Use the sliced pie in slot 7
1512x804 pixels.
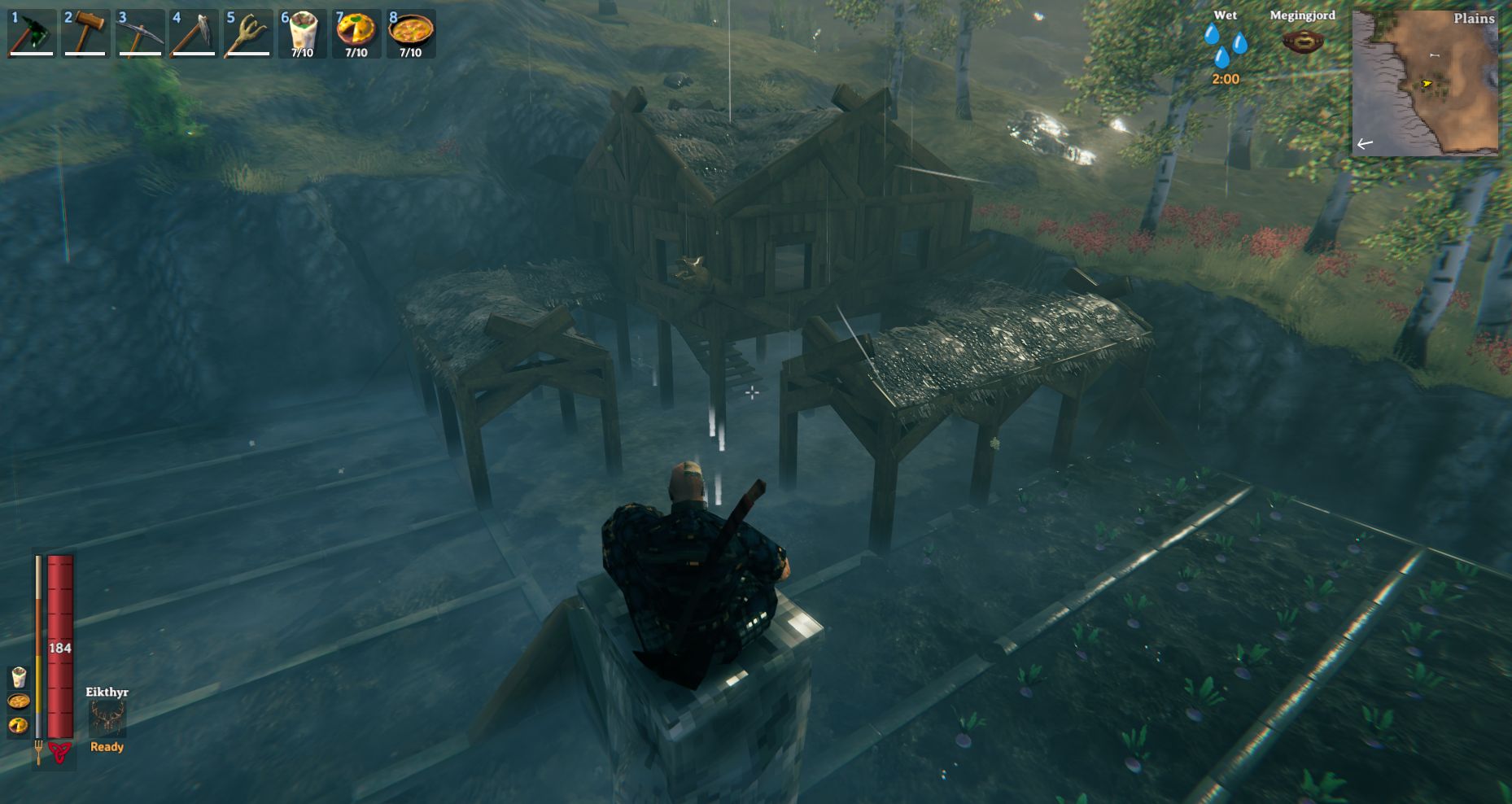356,33
